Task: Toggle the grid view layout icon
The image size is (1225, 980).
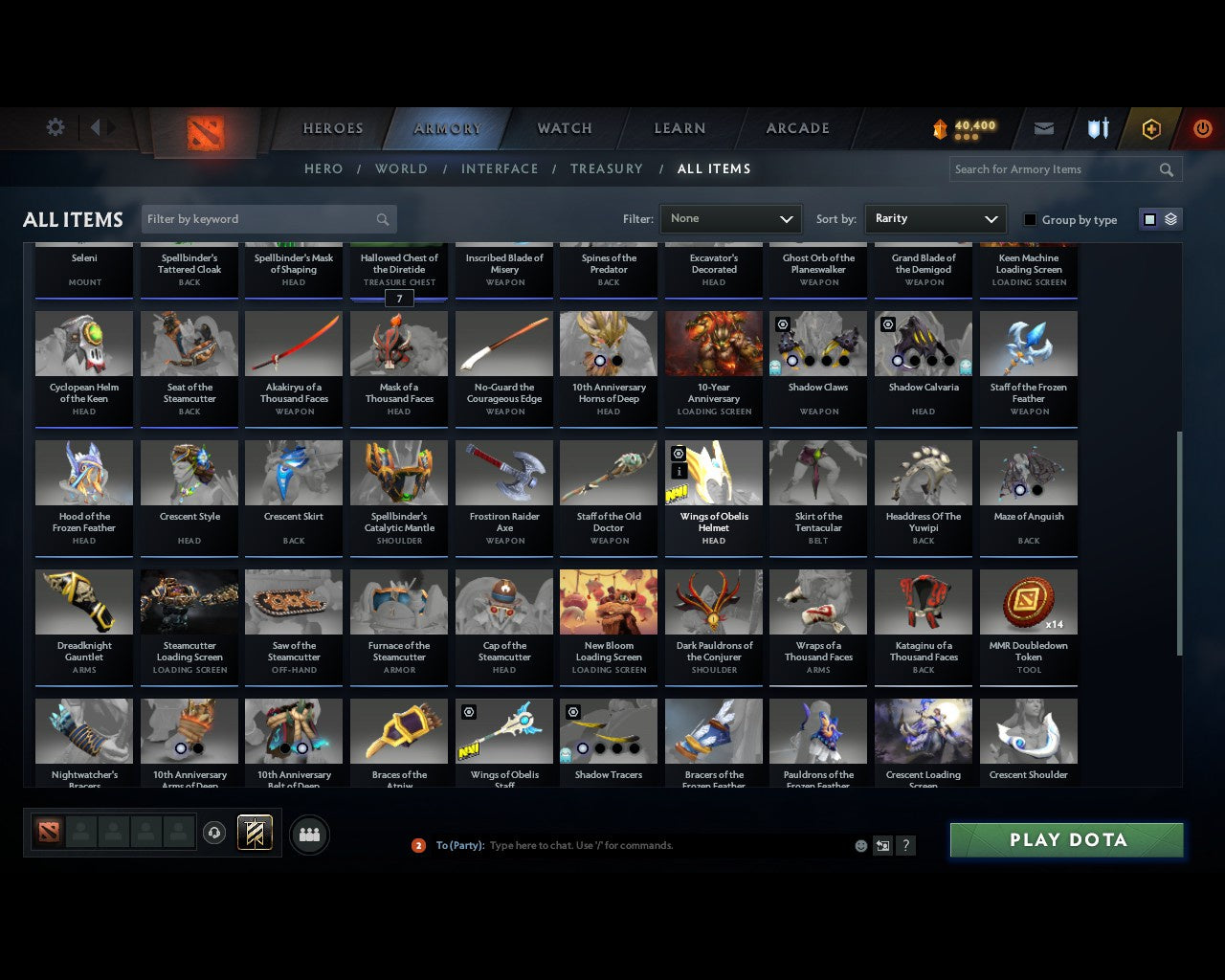Action: pyautogui.click(x=1149, y=218)
